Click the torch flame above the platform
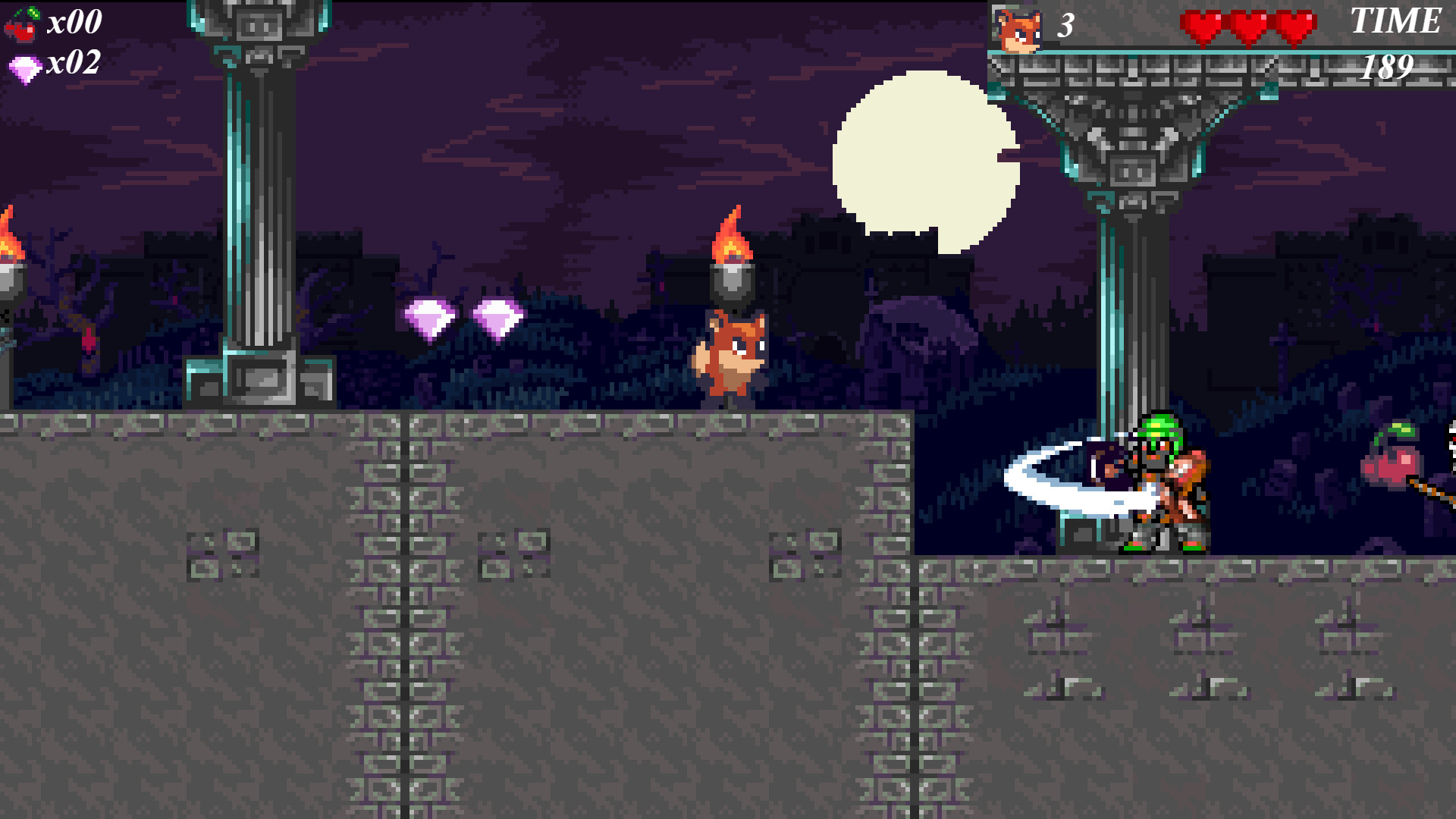1456x819 pixels. pos(730,235)
